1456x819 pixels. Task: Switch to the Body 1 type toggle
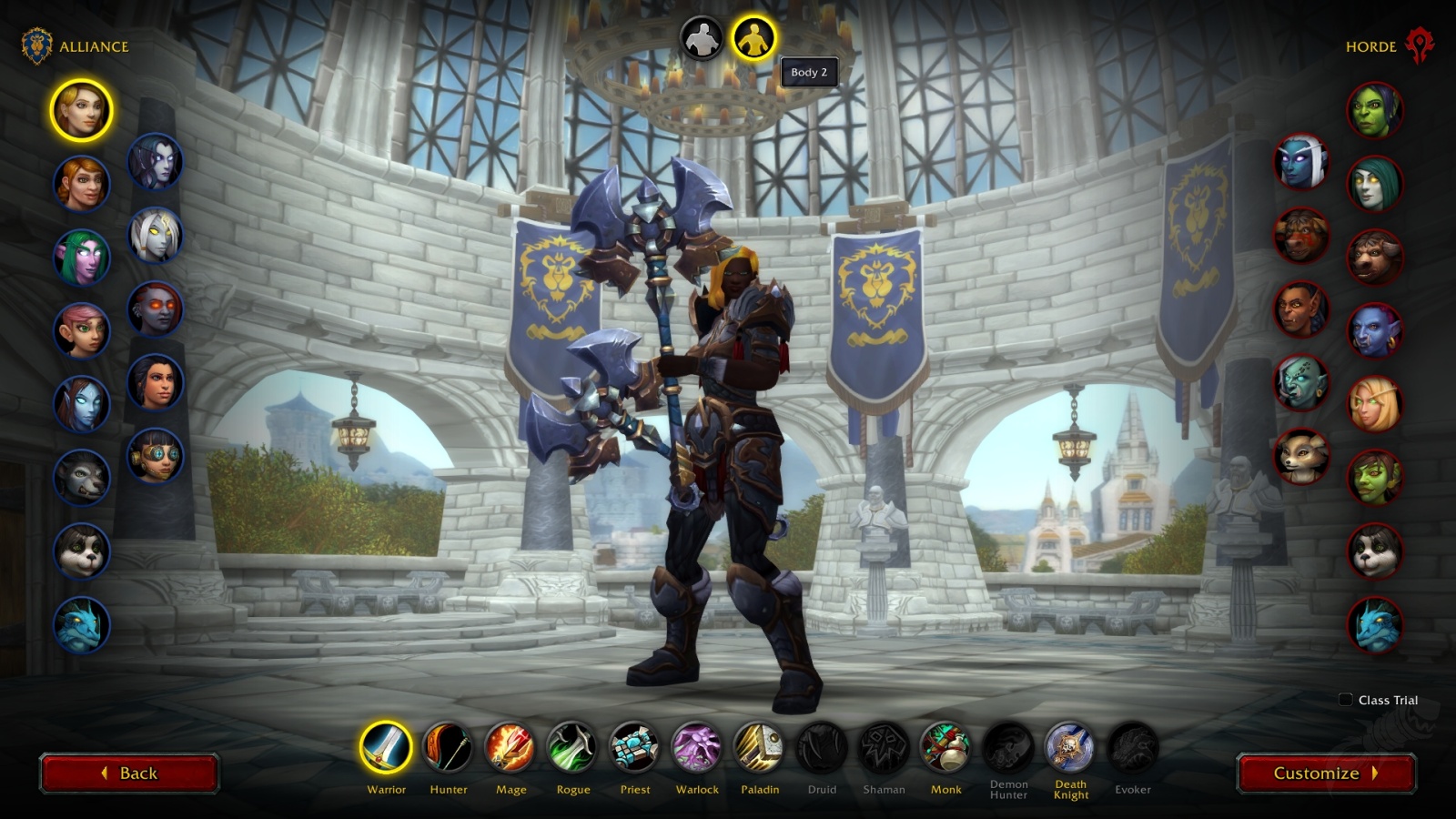click(x=700, y=38)
